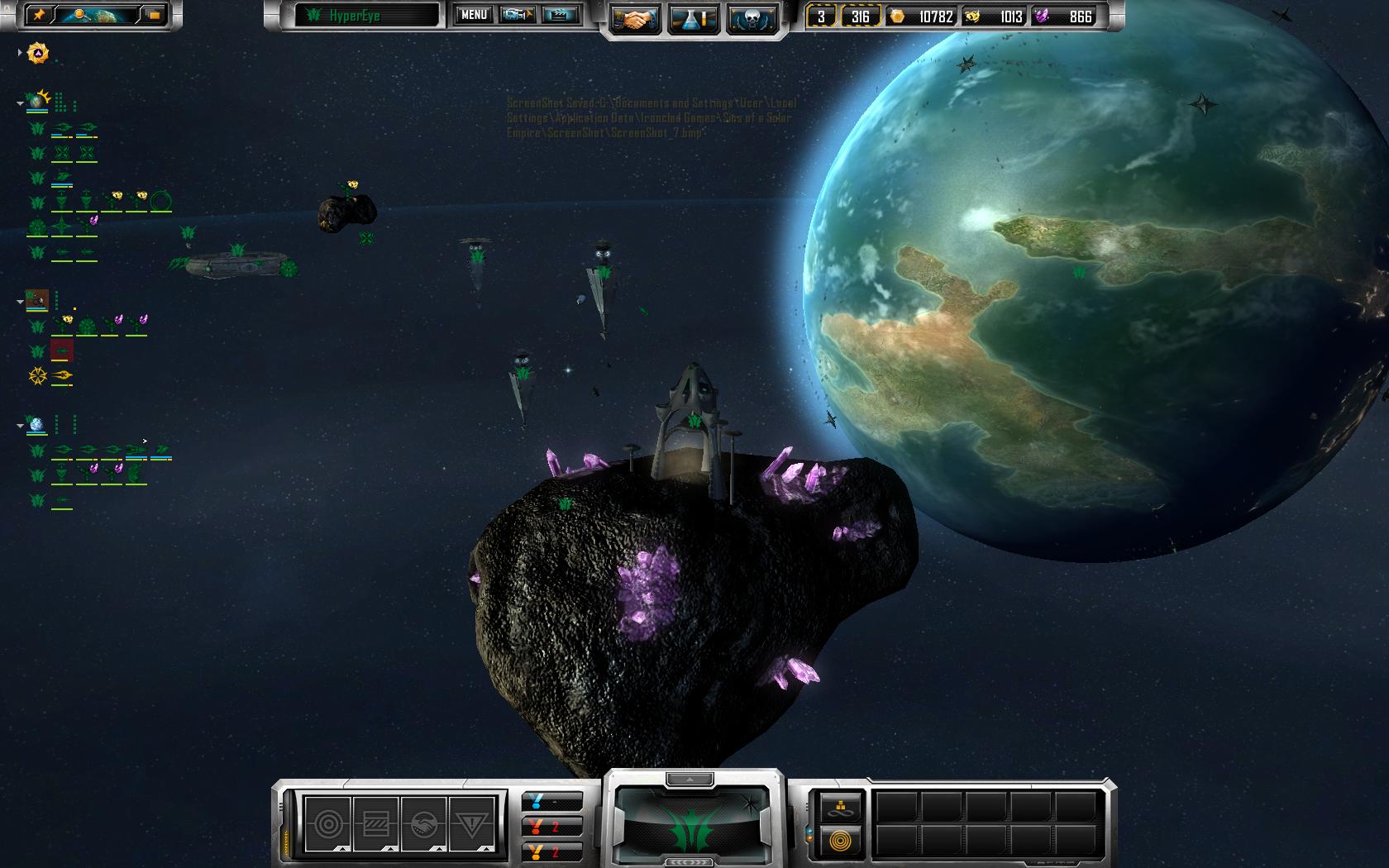This screenshot has width=1389, height=868.
Task: Click the clapperboard button near MENU
Action: tap(561, 15)
